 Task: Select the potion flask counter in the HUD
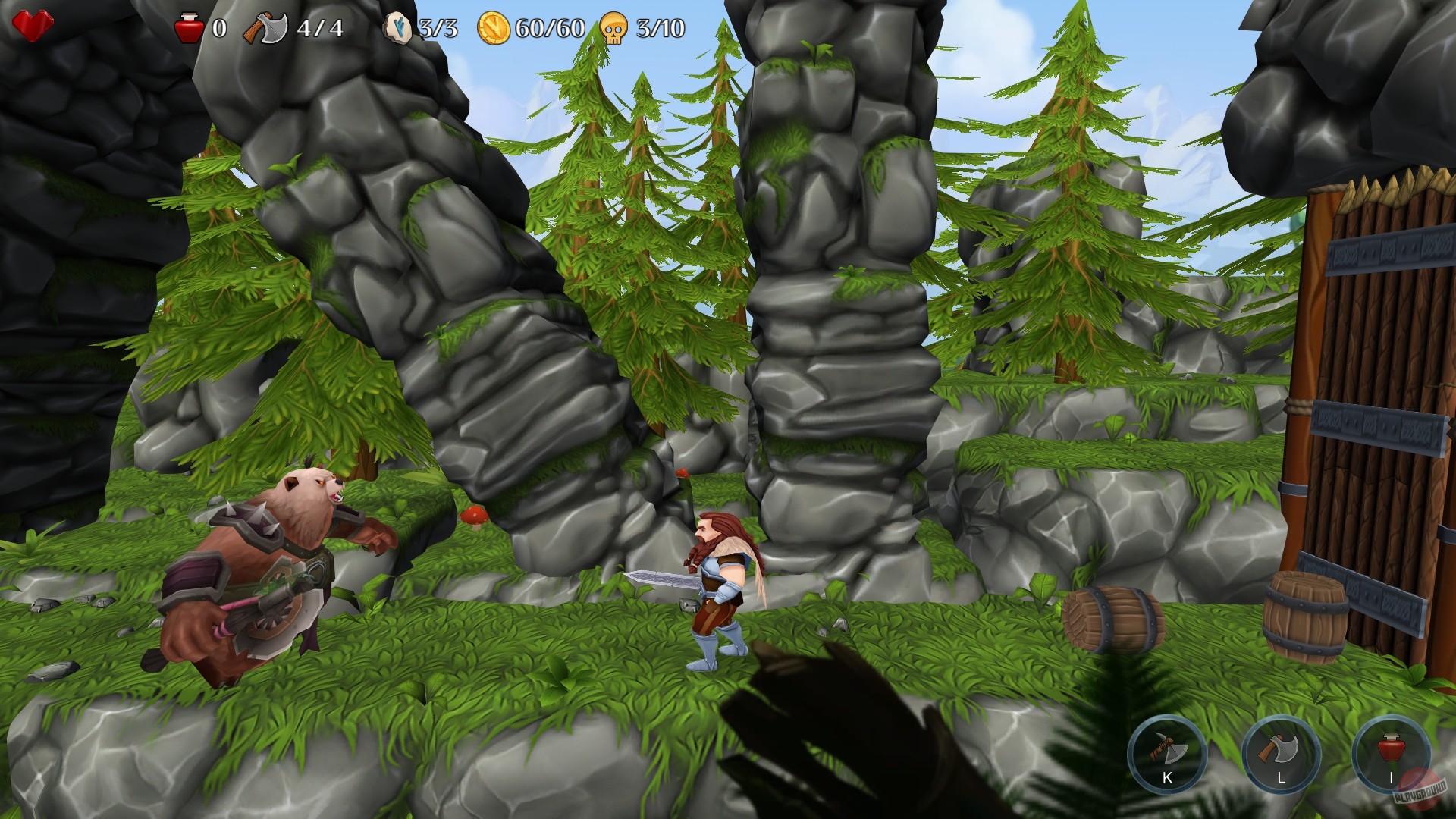[188, 29]
